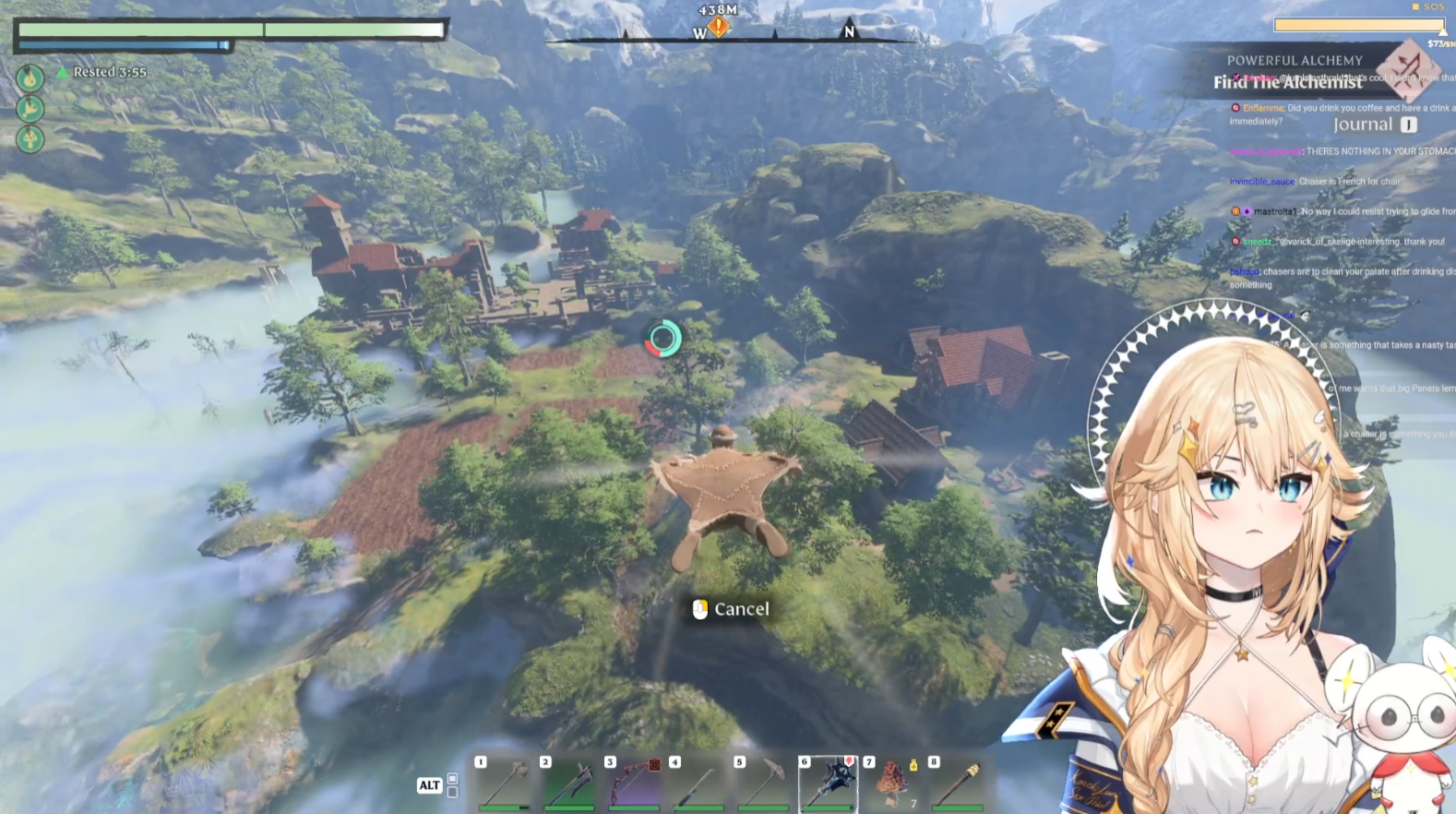Select the torch in hotbar slot 8

point(958,784)
